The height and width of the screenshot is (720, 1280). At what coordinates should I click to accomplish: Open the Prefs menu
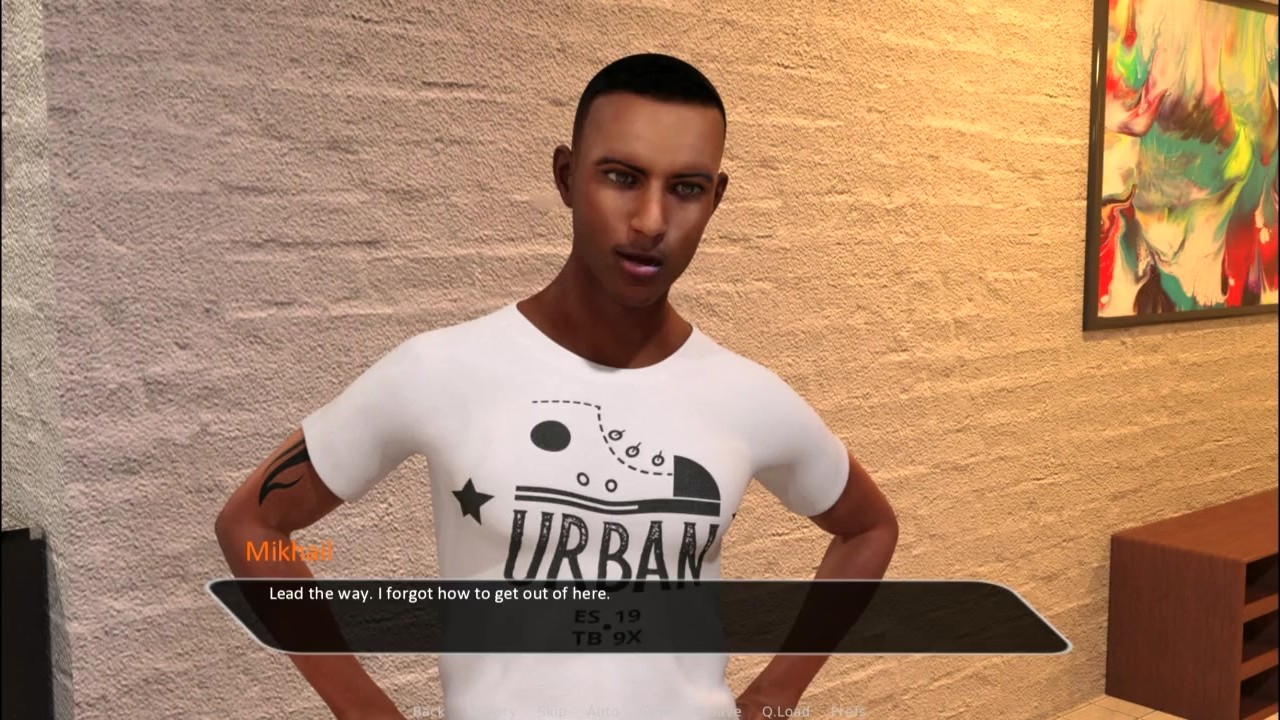point(848,711)
